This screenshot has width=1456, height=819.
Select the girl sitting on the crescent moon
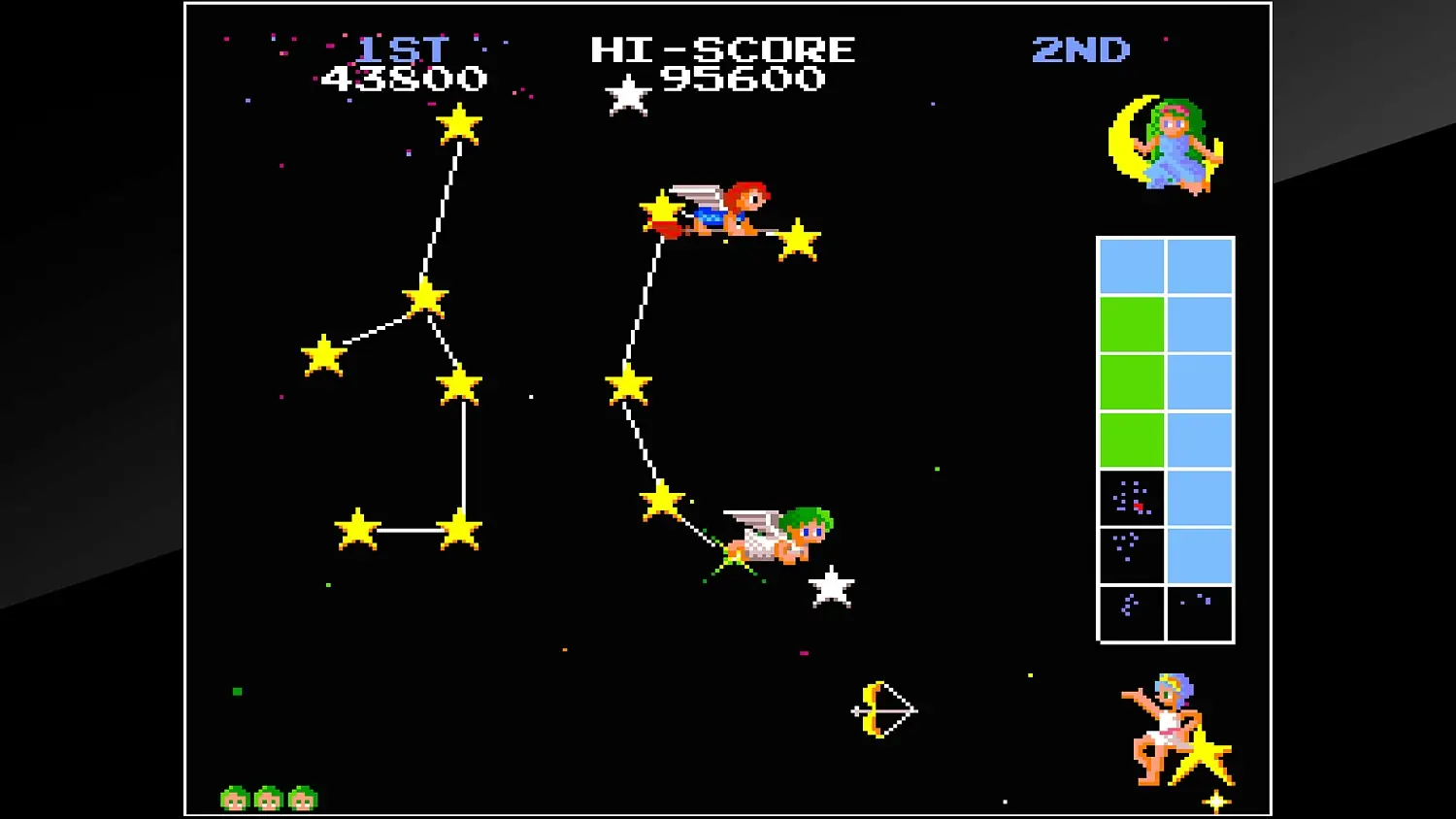(x=1172, y=146)
